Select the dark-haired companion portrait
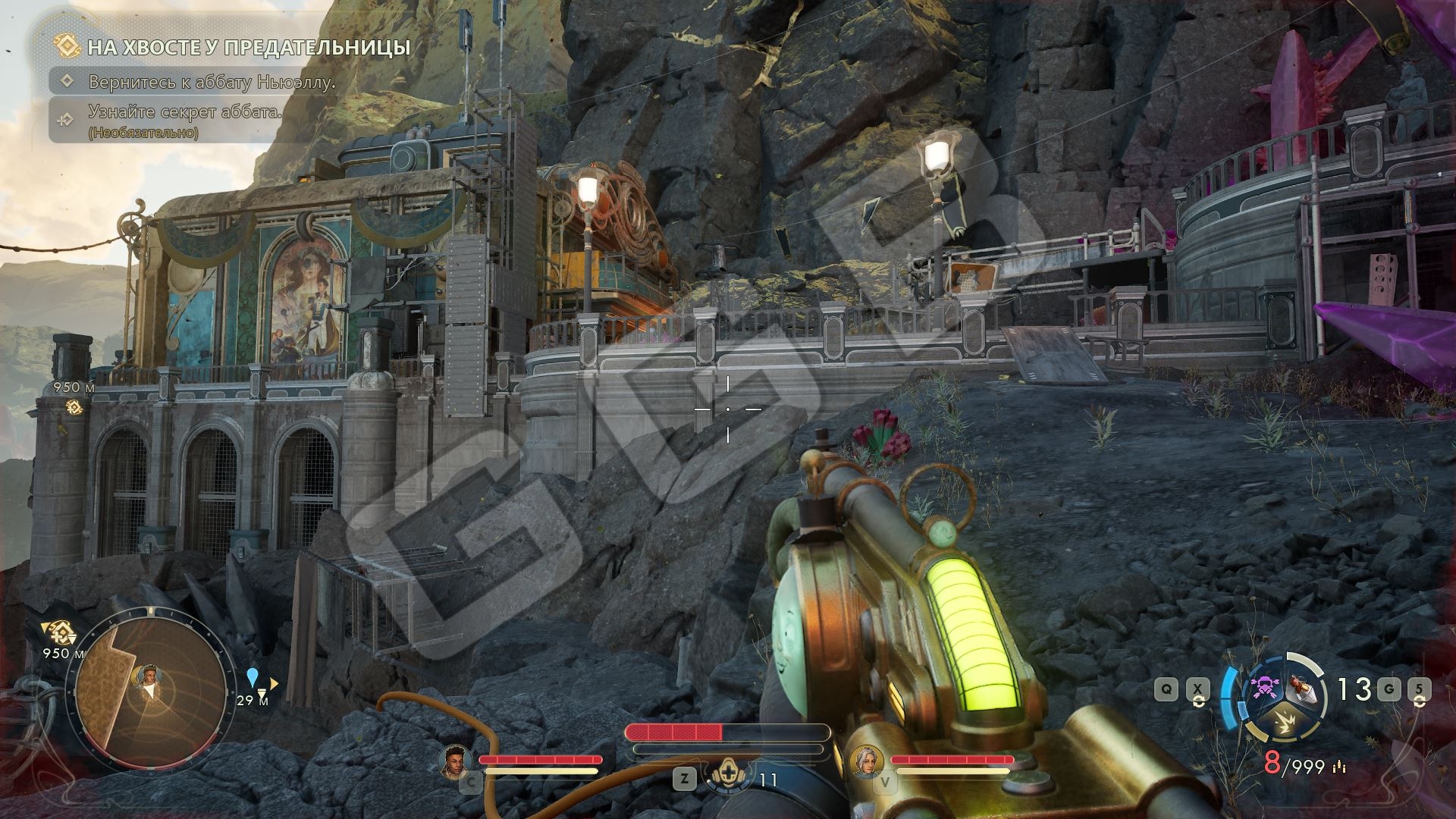This screenshot has height=819, width=1456. pyautogui.click(x=455, y=761)
